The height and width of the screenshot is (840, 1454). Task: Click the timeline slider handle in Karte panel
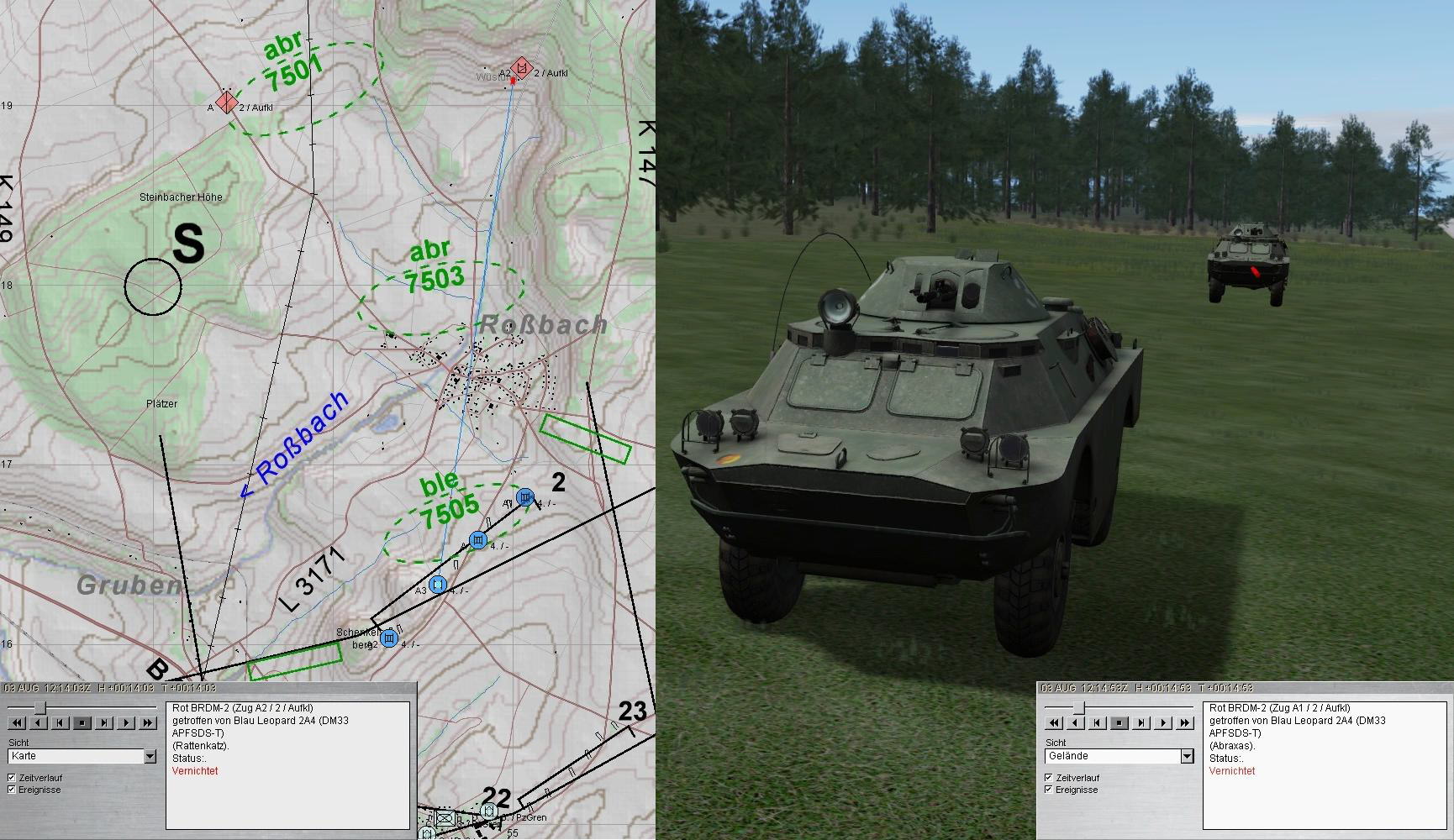click(39, 707)
